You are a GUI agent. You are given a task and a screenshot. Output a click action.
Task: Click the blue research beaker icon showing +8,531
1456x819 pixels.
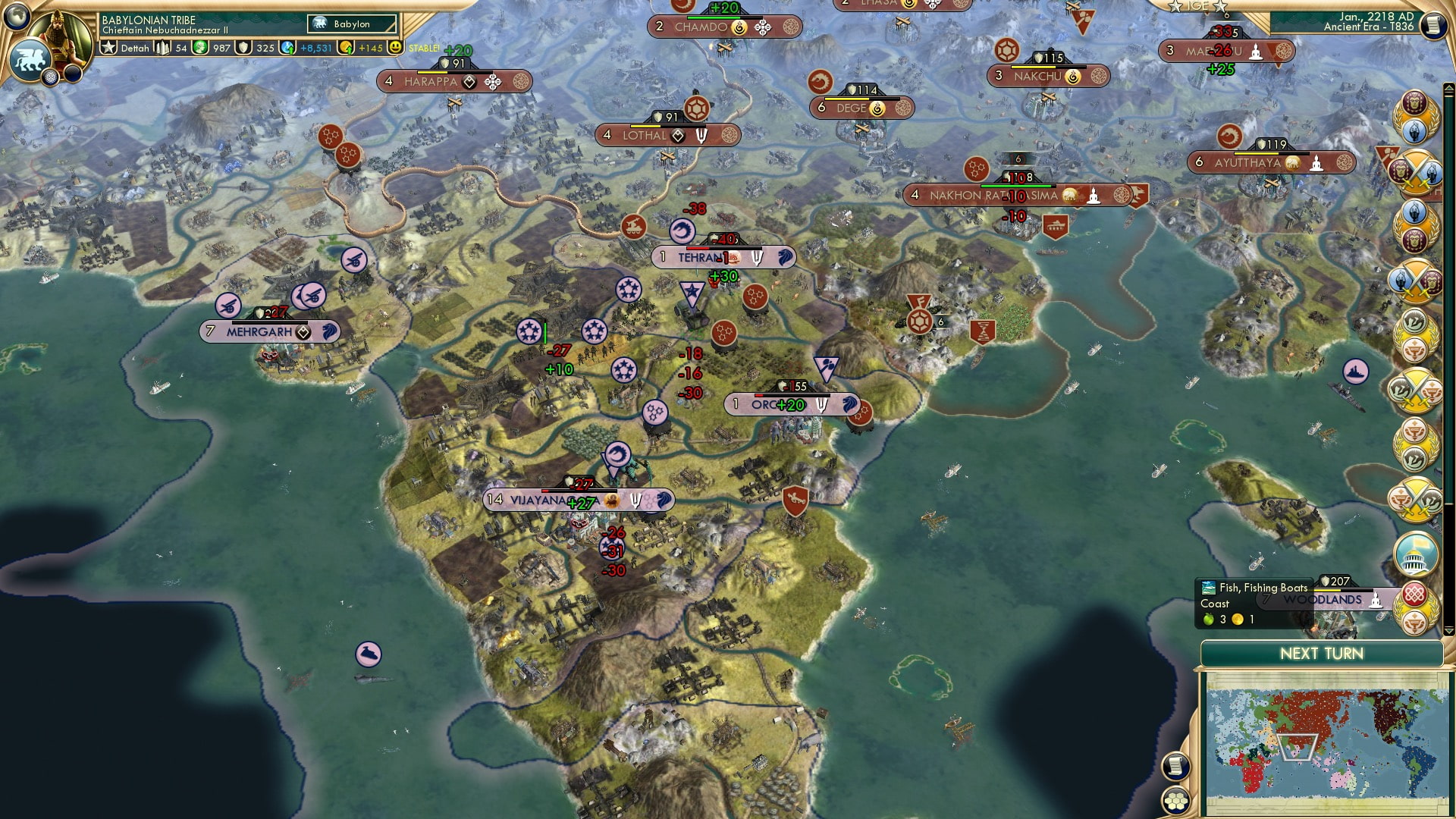[x=287, y=49]
